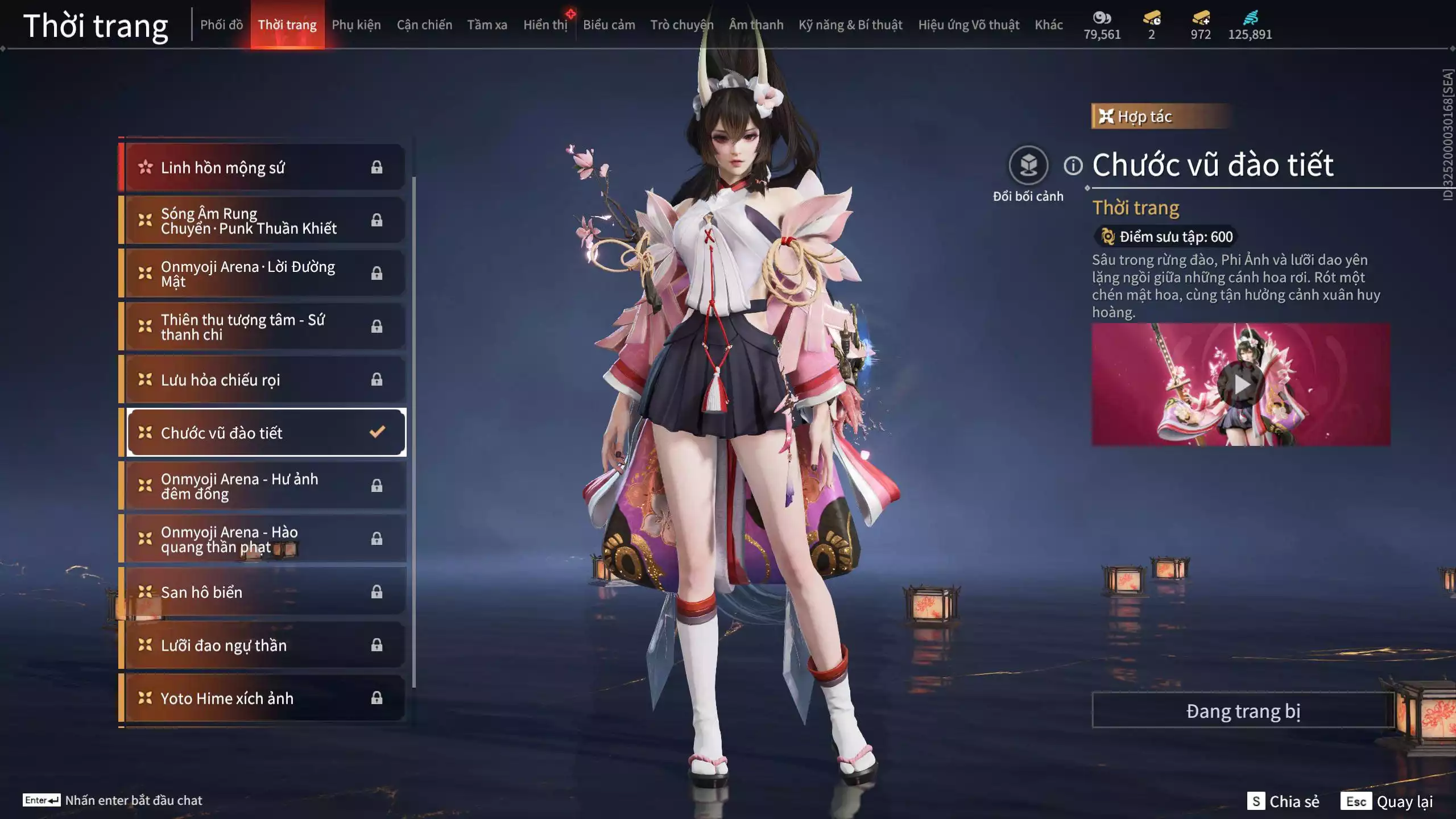1456x819 pixels.
Task: Click the Đang trang bị button
Action: click(1243, 711)
